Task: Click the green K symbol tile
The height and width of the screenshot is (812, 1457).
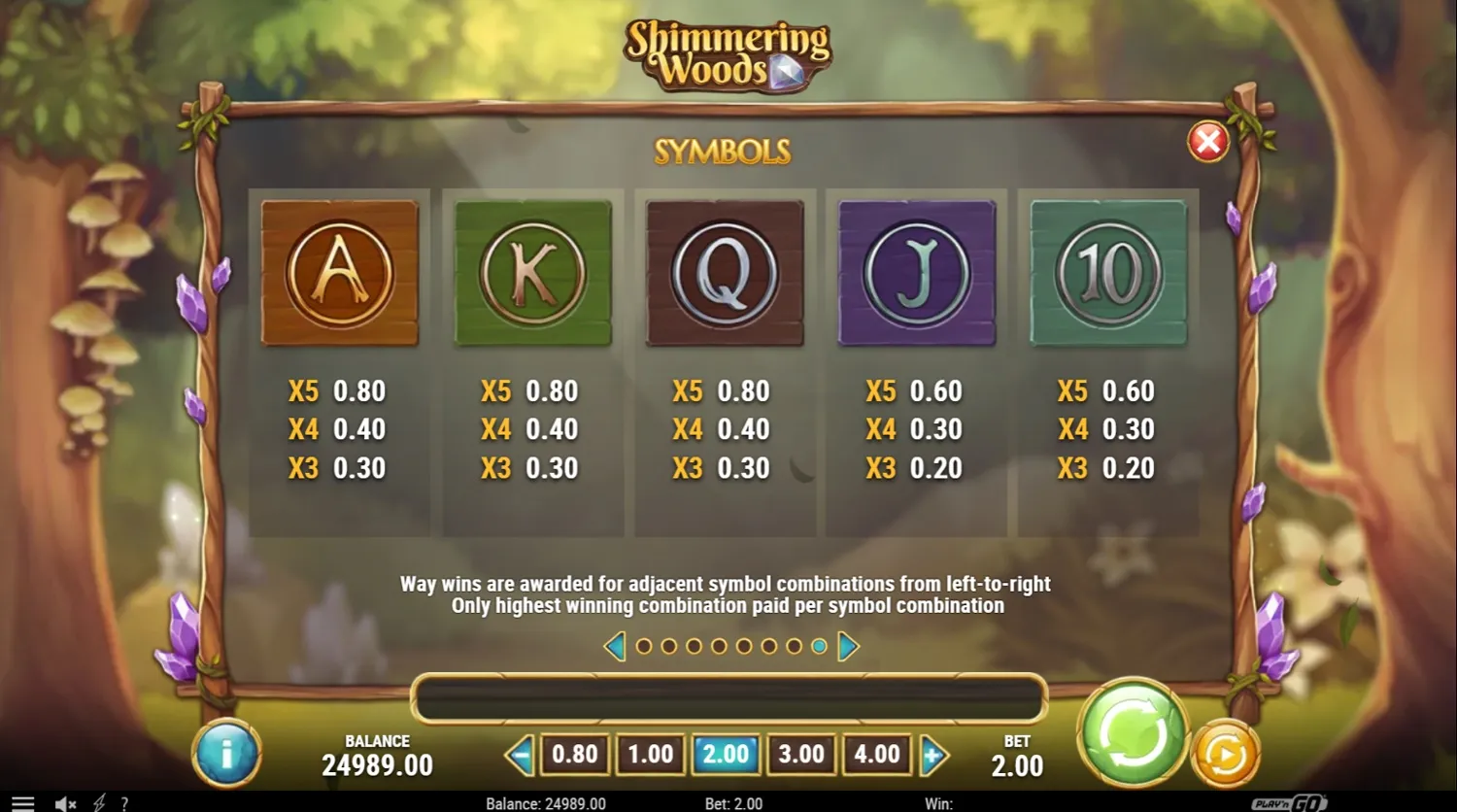Action: click(x=532, y=272)
